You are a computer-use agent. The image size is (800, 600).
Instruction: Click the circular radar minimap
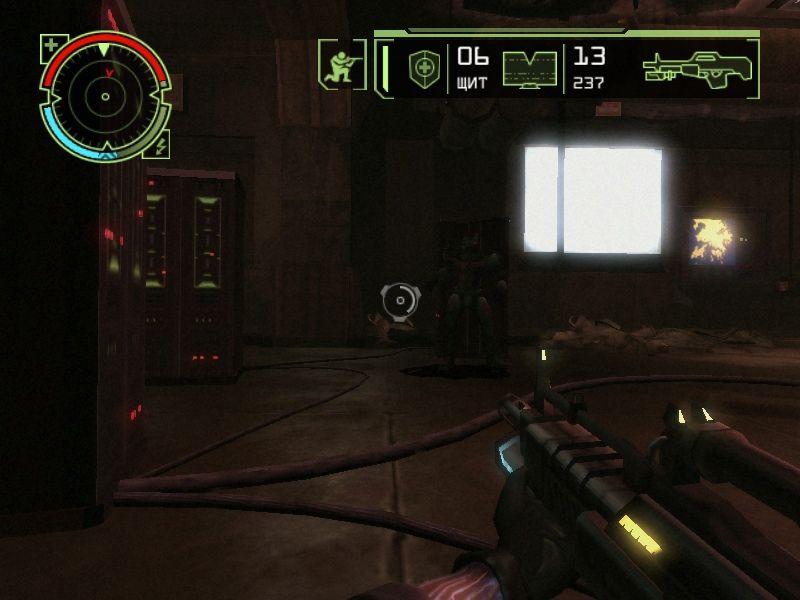coord(104,97)
